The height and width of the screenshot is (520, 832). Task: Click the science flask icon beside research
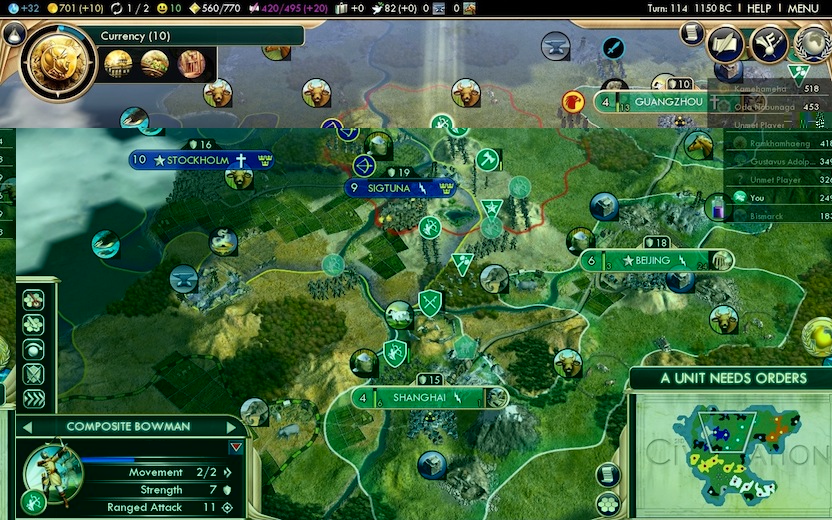tap(14, 33)
